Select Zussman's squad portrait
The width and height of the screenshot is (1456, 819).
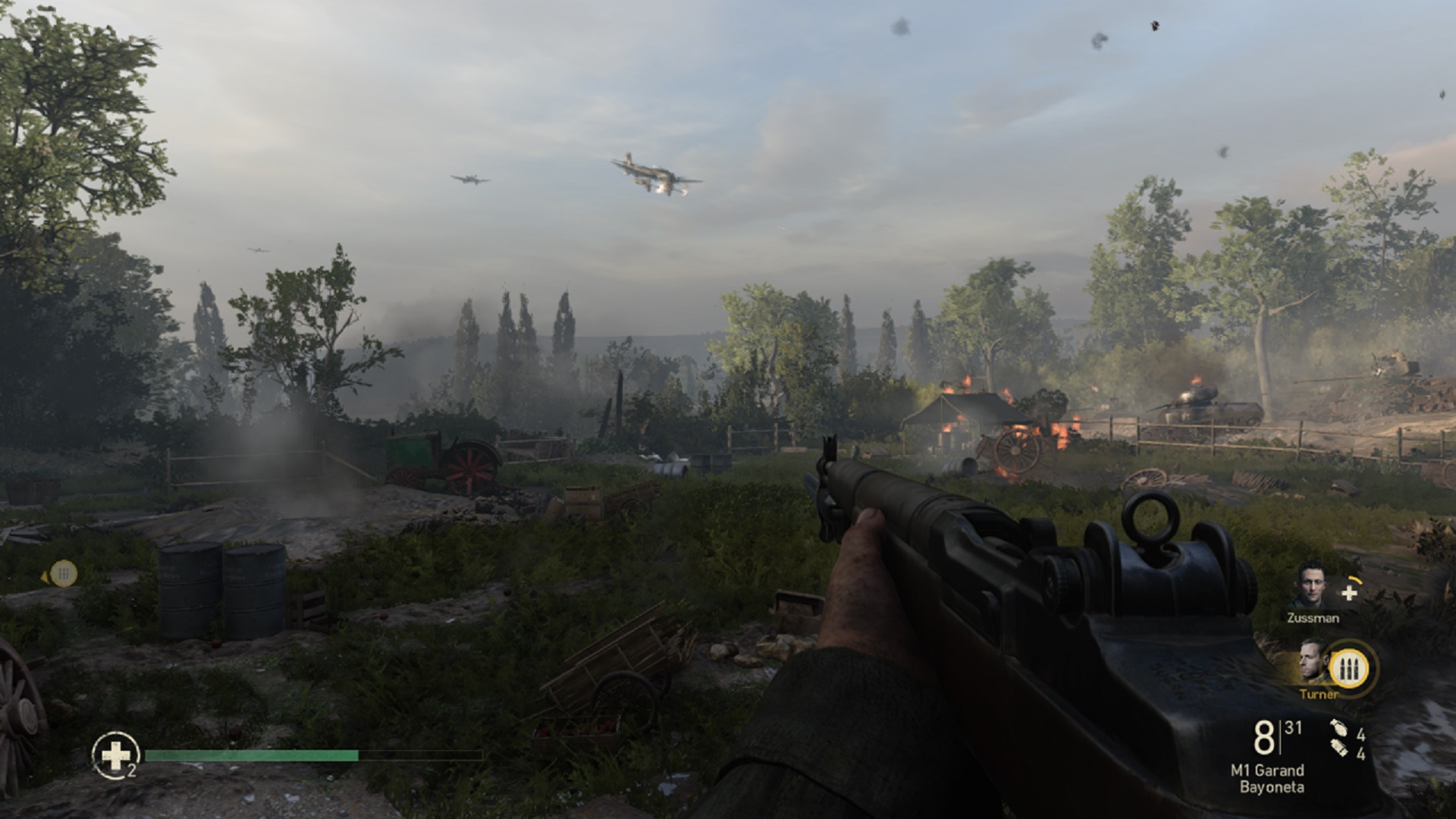click(x=1312, y=584)
